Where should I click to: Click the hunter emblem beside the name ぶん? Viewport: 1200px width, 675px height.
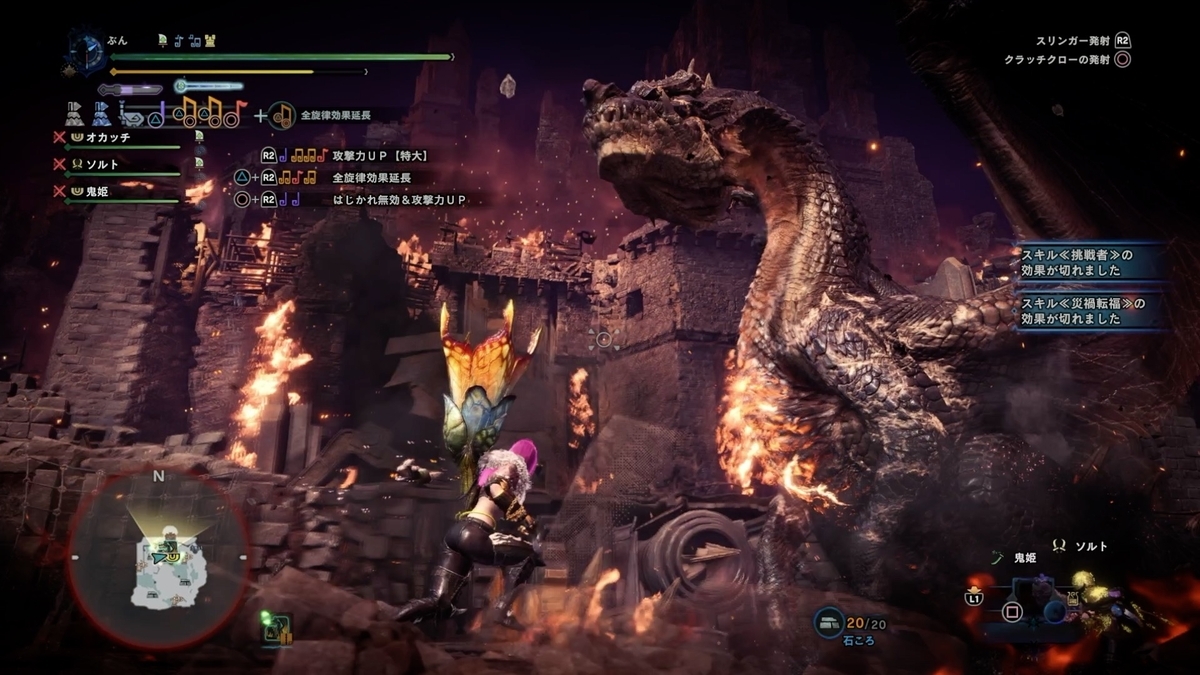(x=87, y=50)
